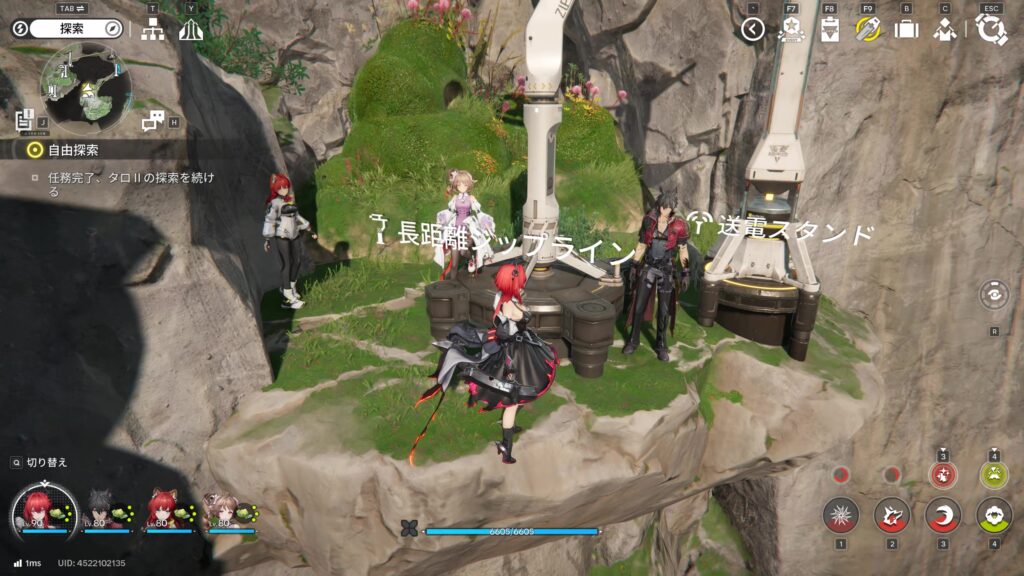
Task: Activate the fourth skill with green-white icon
Action: pyautogui.click(x=994, y=516)
